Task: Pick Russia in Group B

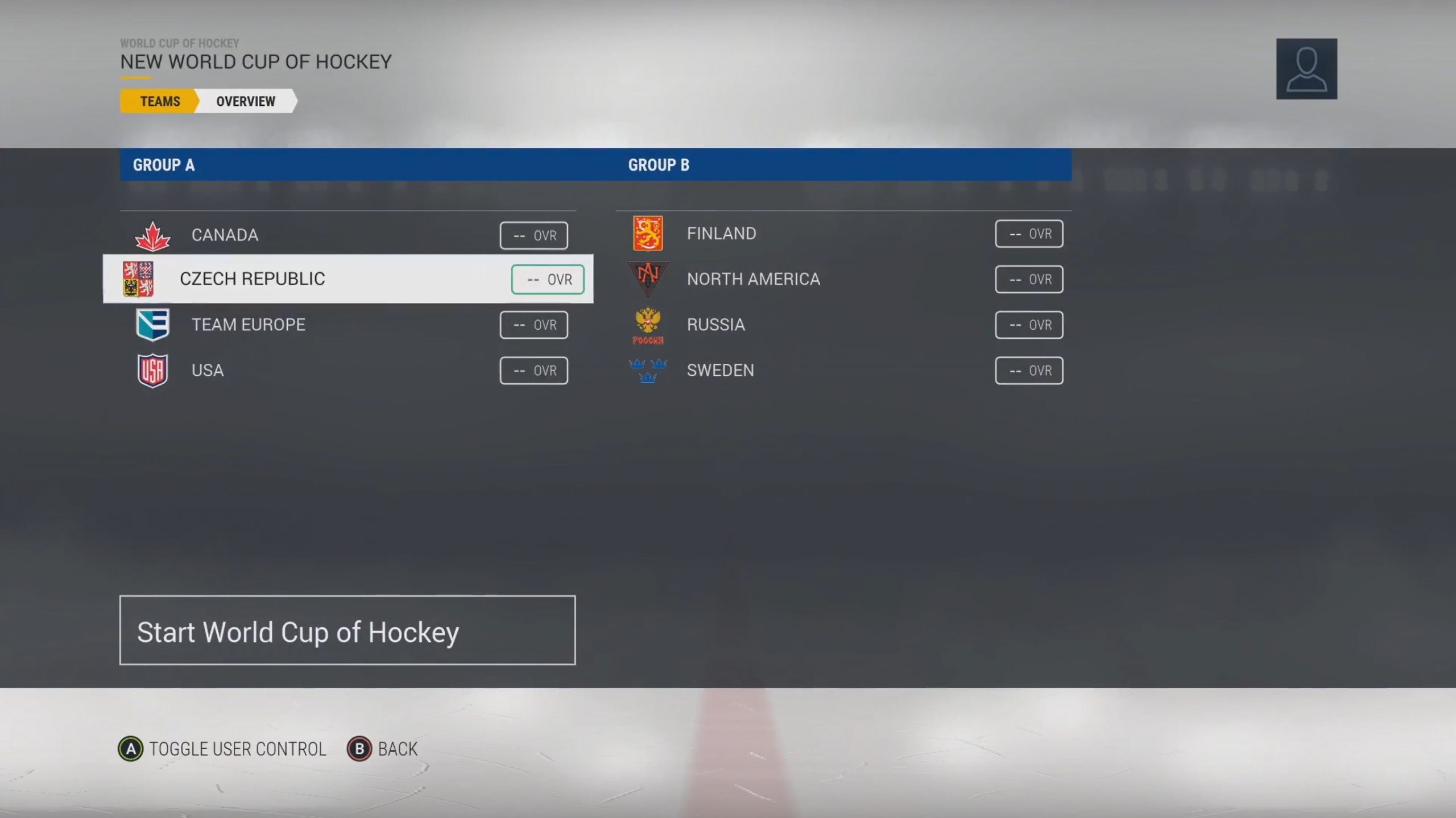Action: point(842,325)
